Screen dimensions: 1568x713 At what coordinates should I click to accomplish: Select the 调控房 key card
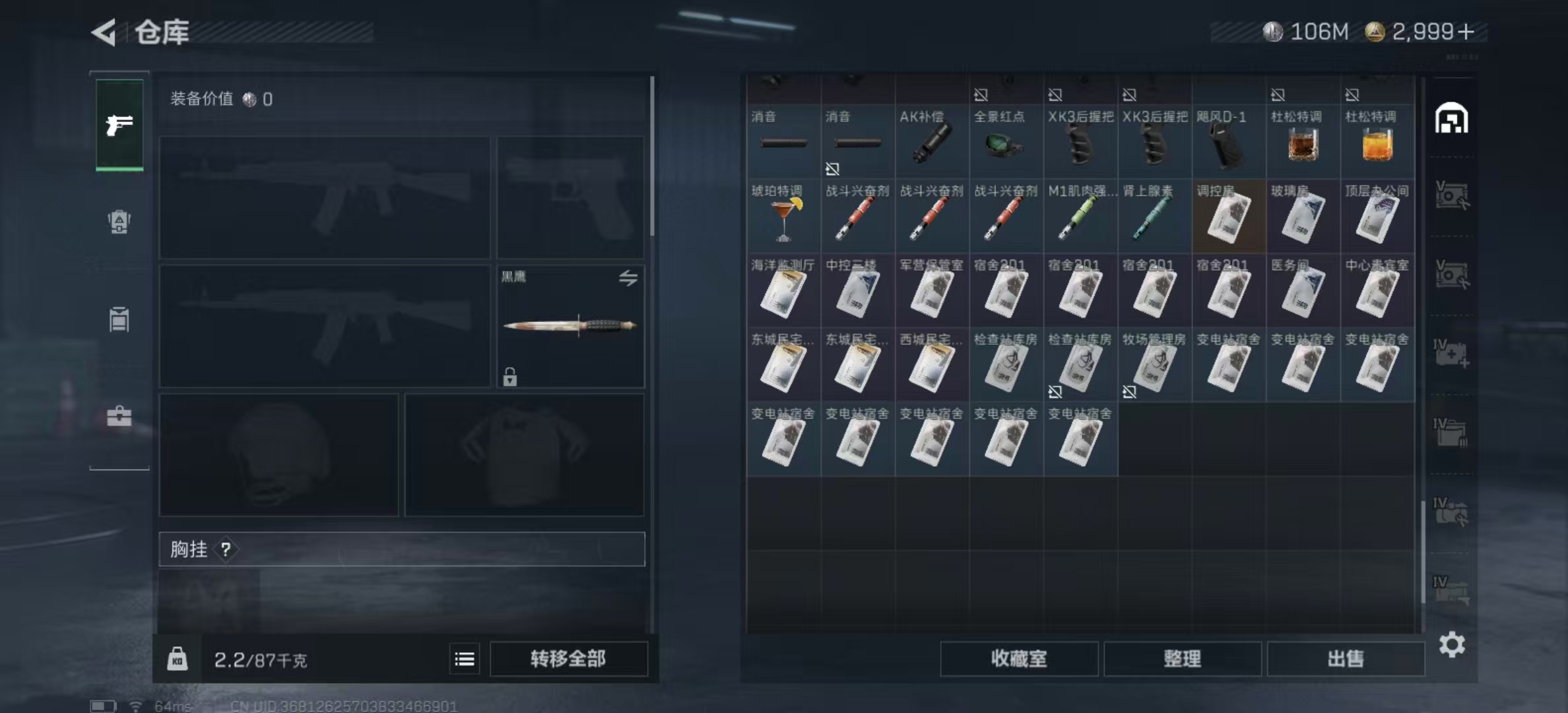(x=1229, y=217)
